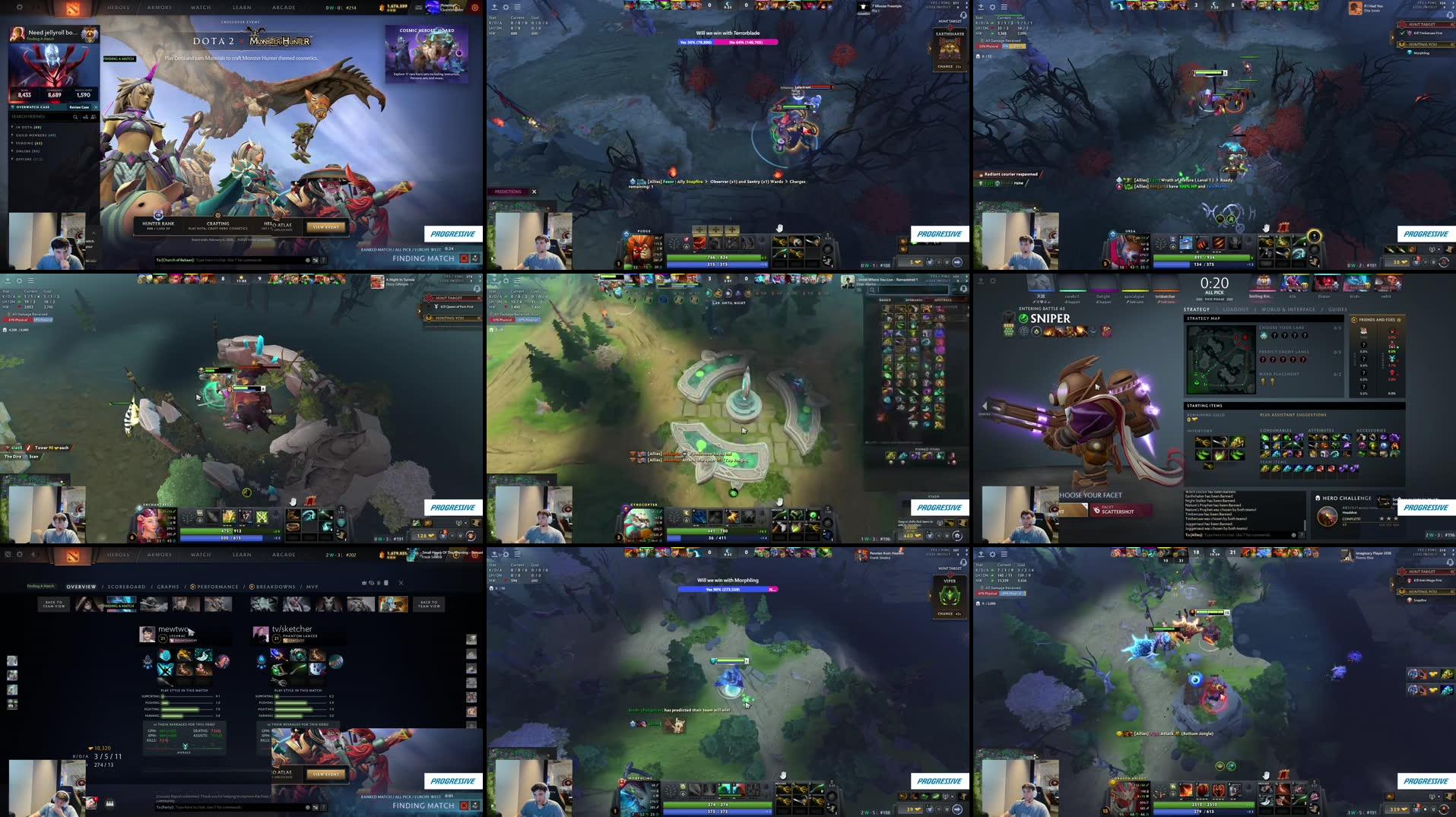
Task: Click the Earthshaker hunt target portrait
Action: (x=948, y=48)
